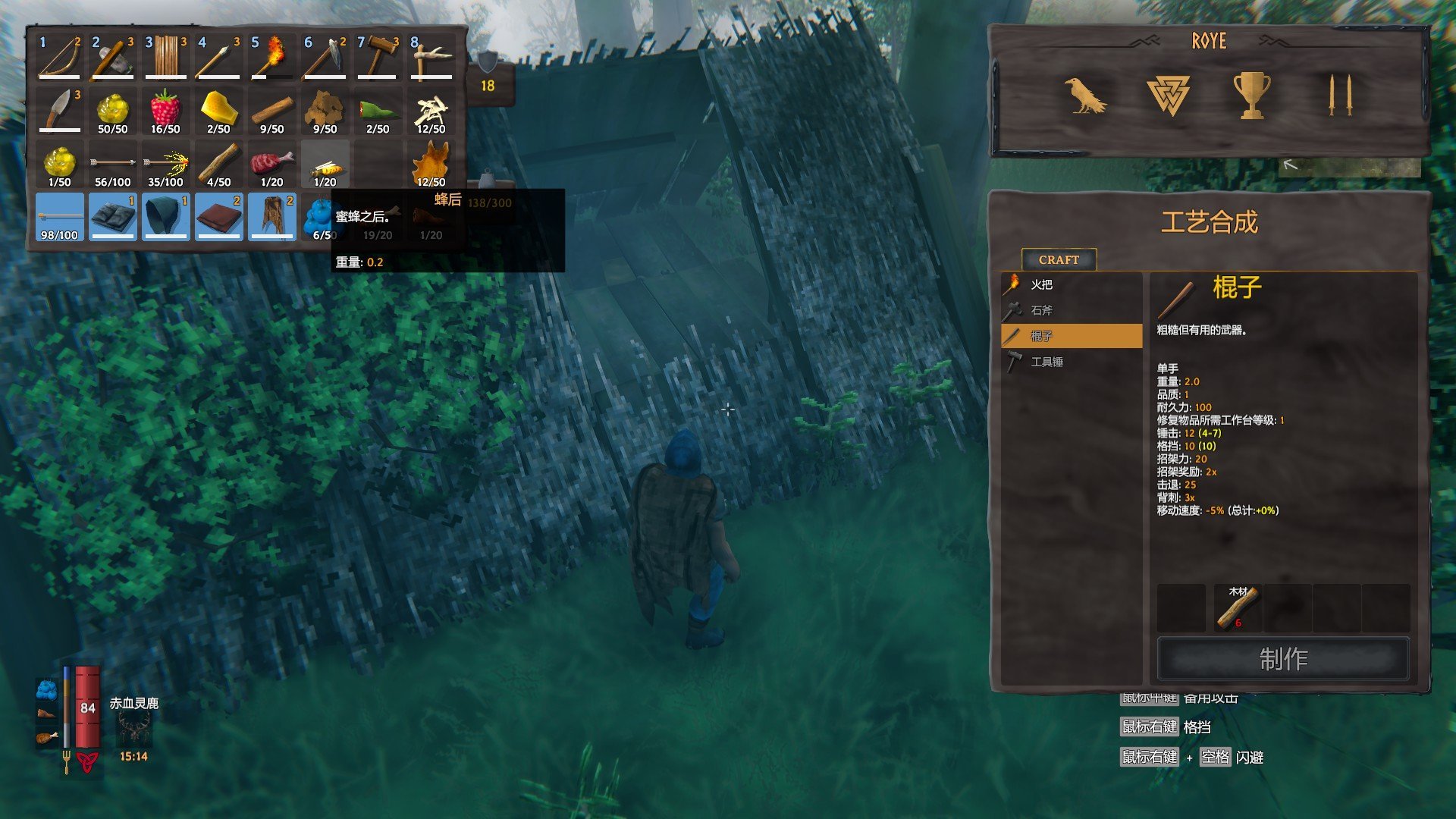Show the trophies cup icon
The width and height of the screenshot is (1456, 819).
(1251, 96)
